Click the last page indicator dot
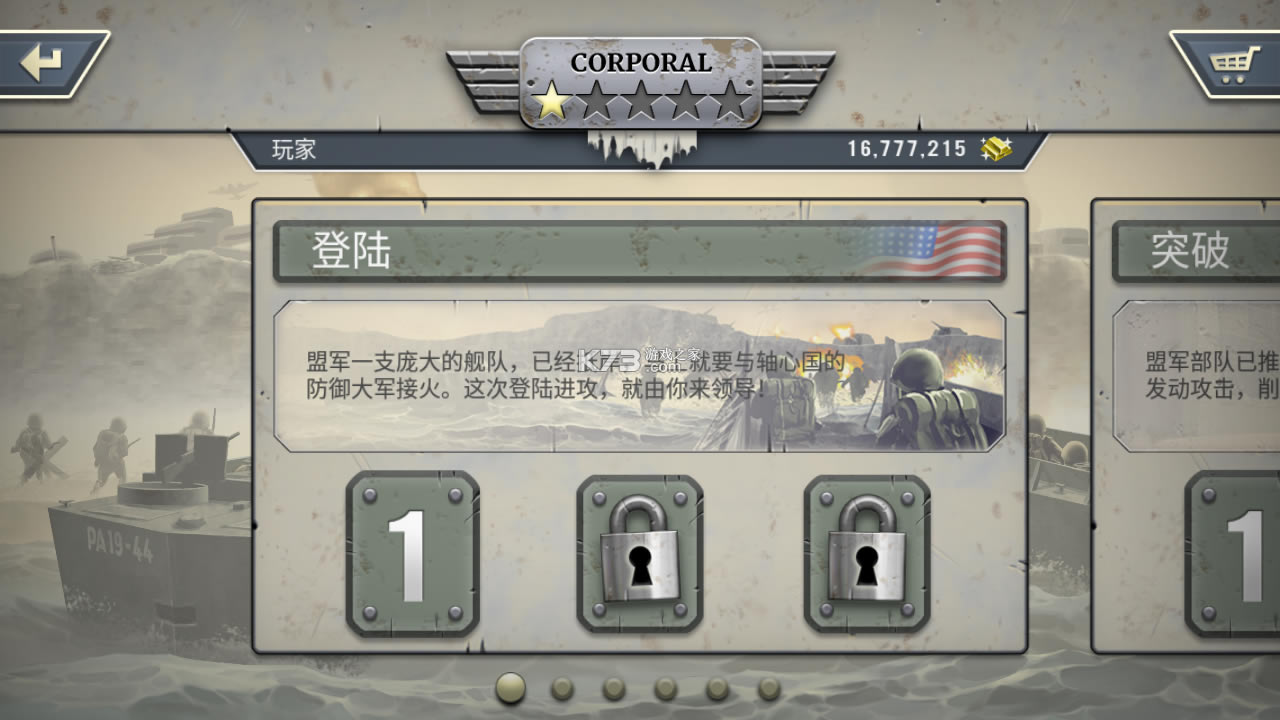This screenshot has height=720, width=1280. pyautogui.click(x=770, y=690)
